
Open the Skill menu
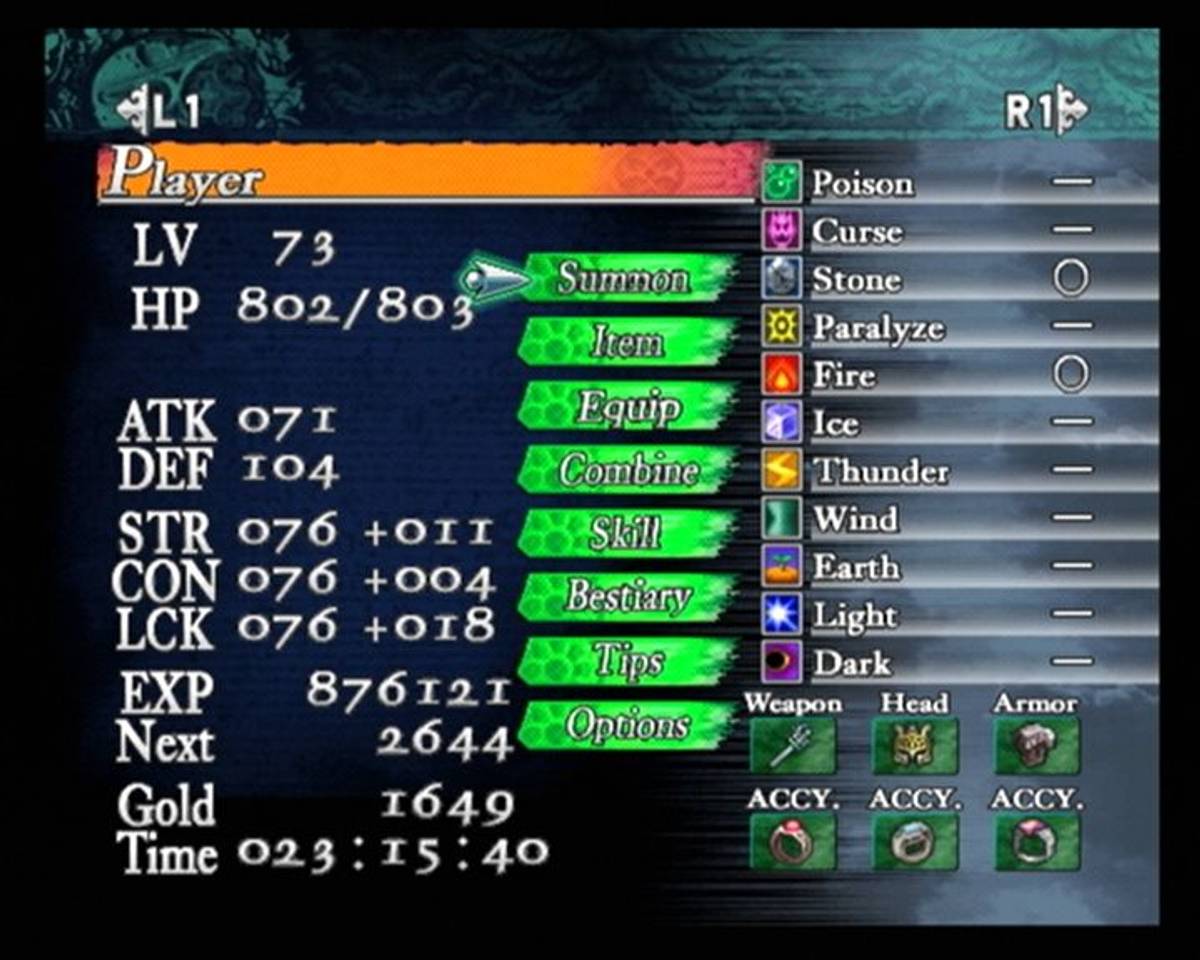[626, 533]
